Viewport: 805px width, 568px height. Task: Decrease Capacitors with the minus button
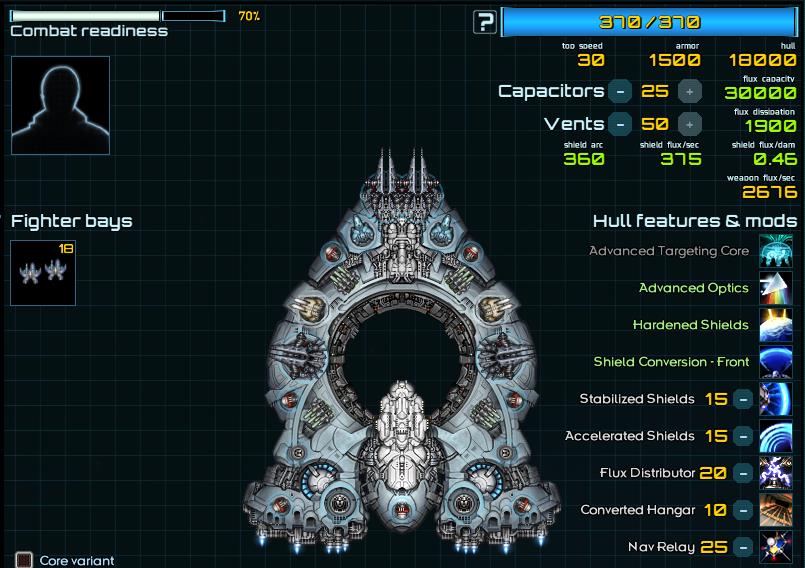pyautogui.click(x=620, y=91)
